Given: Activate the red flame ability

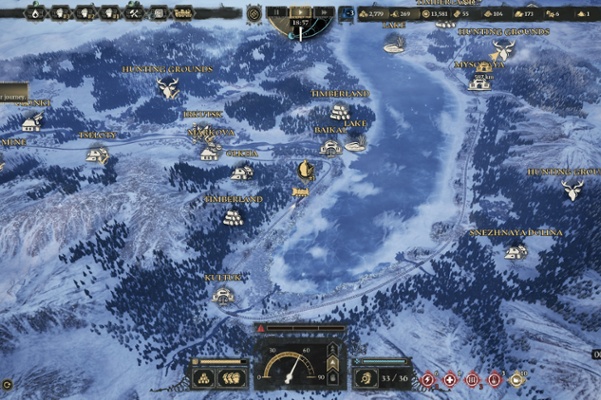Looking at the screenshot, I should coord(494,380).
